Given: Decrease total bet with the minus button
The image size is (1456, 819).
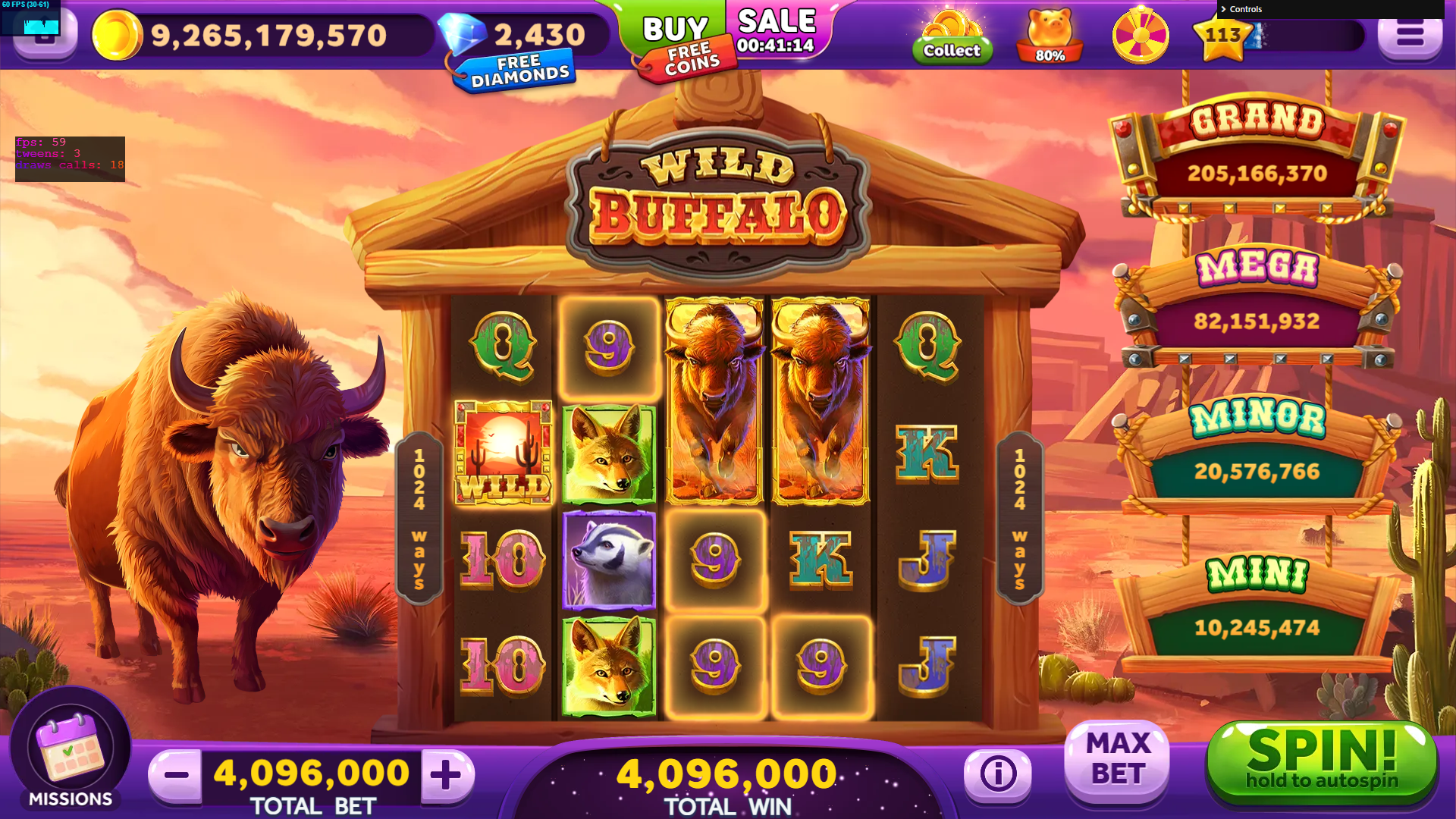Looking at the screenshot, I should click(x=176, y=774).
